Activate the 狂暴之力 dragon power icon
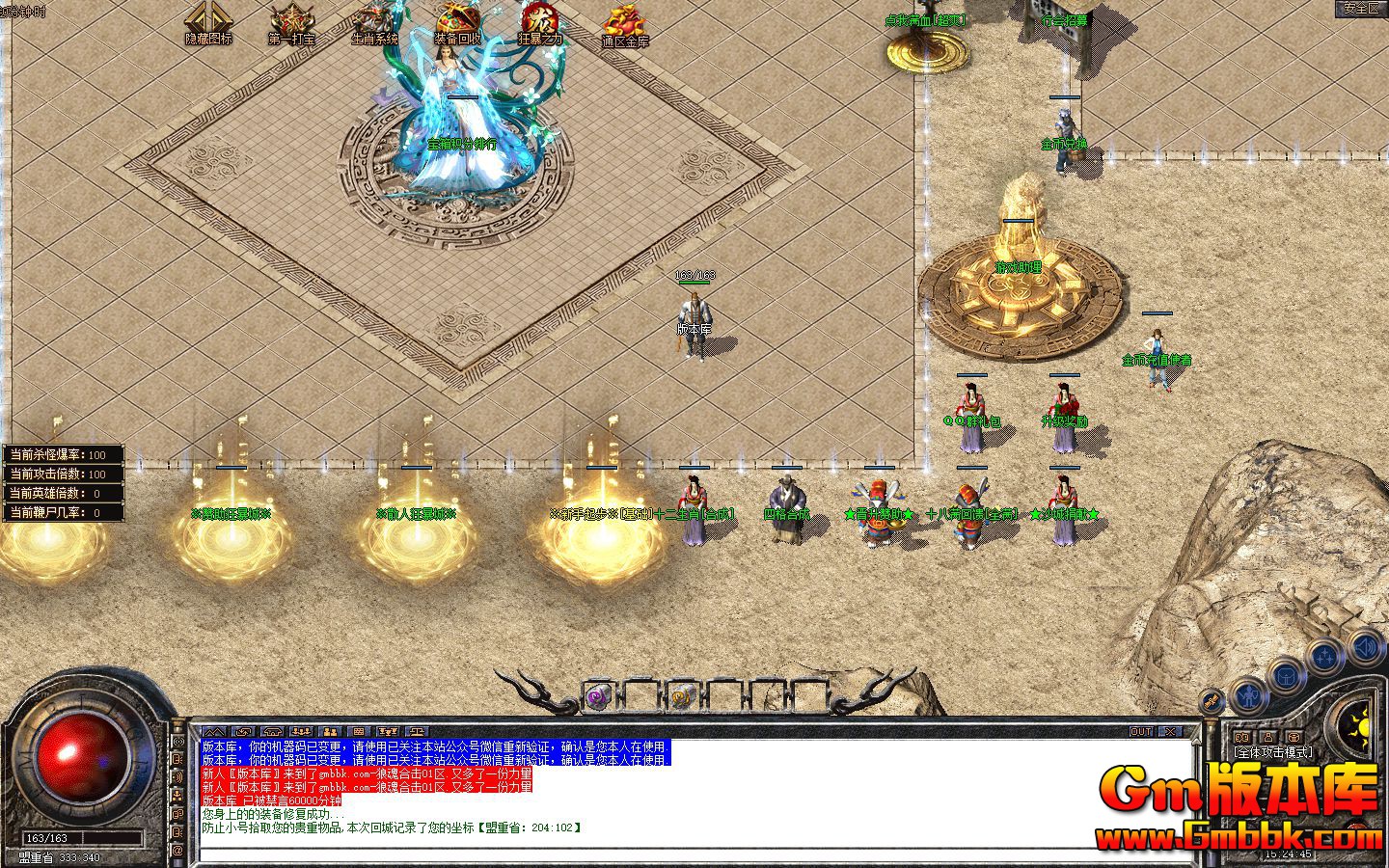Viewport: 1389px width, 868px height. click(x=538, y=21)
